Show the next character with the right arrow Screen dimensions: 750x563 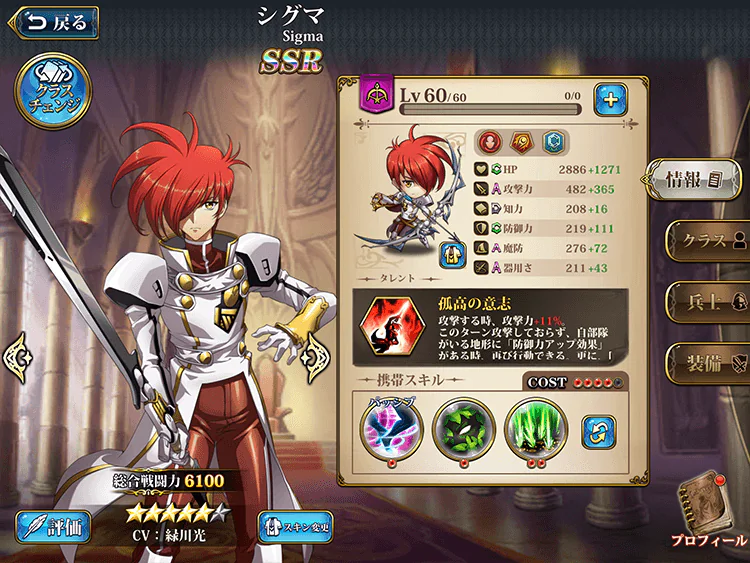pyautogui.click(x=317, y=352)
